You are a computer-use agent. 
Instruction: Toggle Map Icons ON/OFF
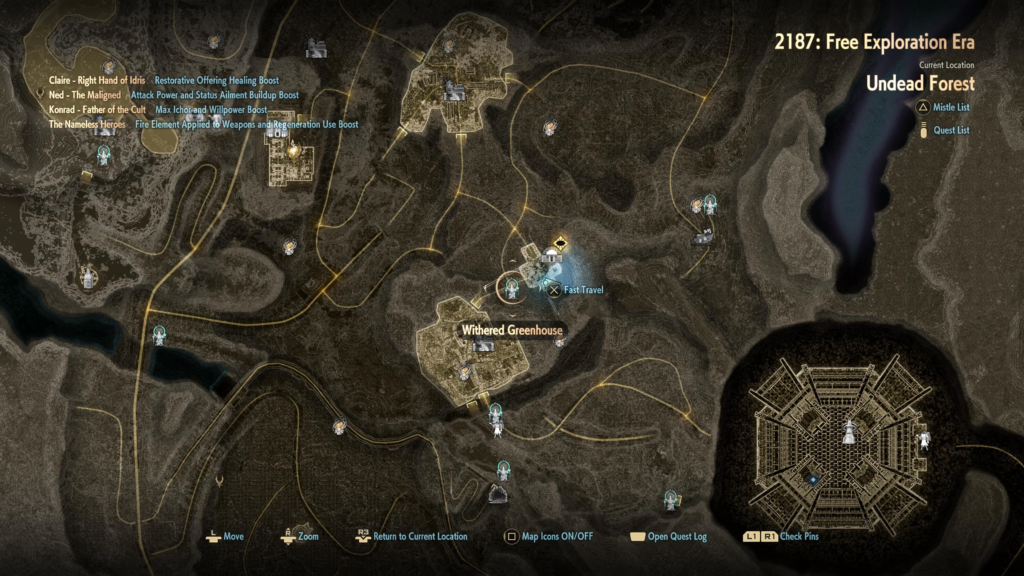pos(549,536)
